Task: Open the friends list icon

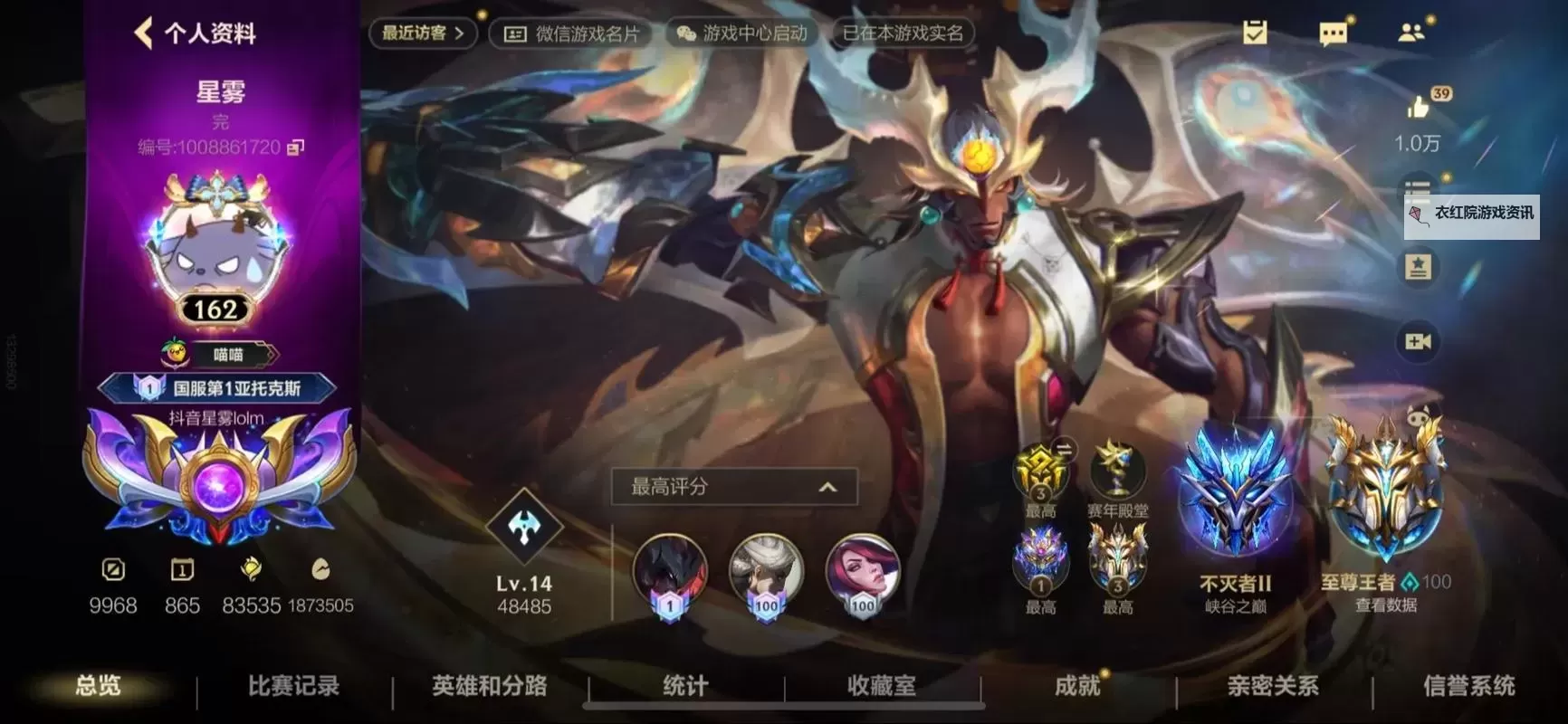Action: pyautogui.click(x=1410, y=32)
